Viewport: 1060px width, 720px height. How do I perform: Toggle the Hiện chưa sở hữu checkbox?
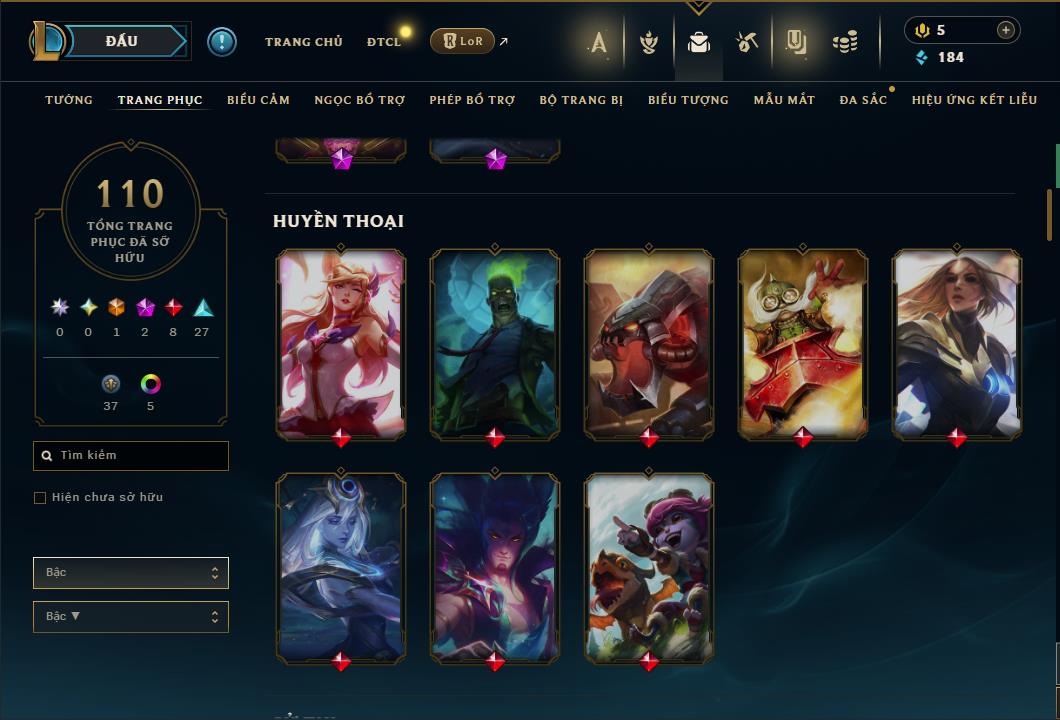40,498
